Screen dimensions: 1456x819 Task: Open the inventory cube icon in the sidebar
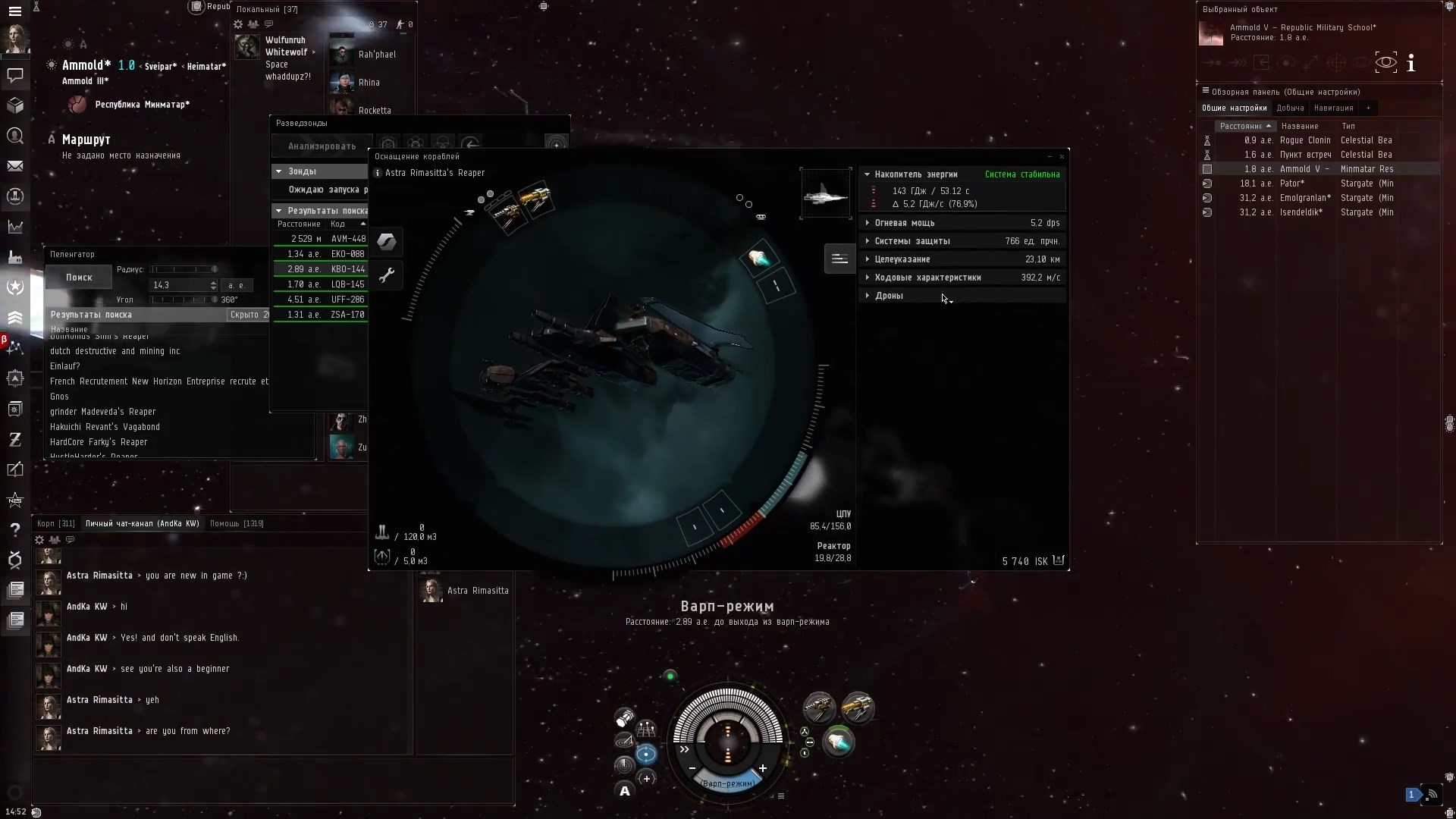click(15, 106)
